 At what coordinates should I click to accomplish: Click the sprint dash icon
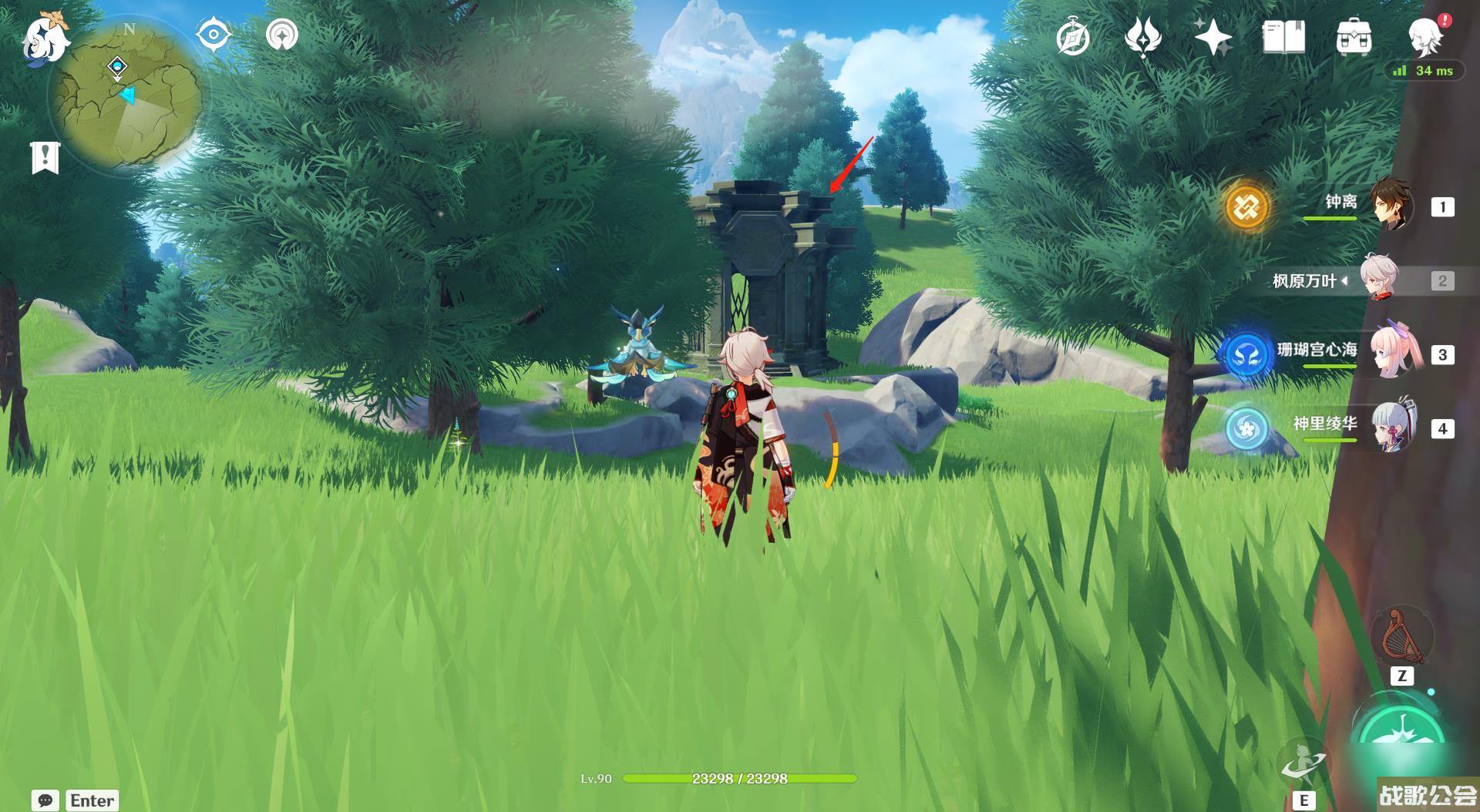[1303, 763]
